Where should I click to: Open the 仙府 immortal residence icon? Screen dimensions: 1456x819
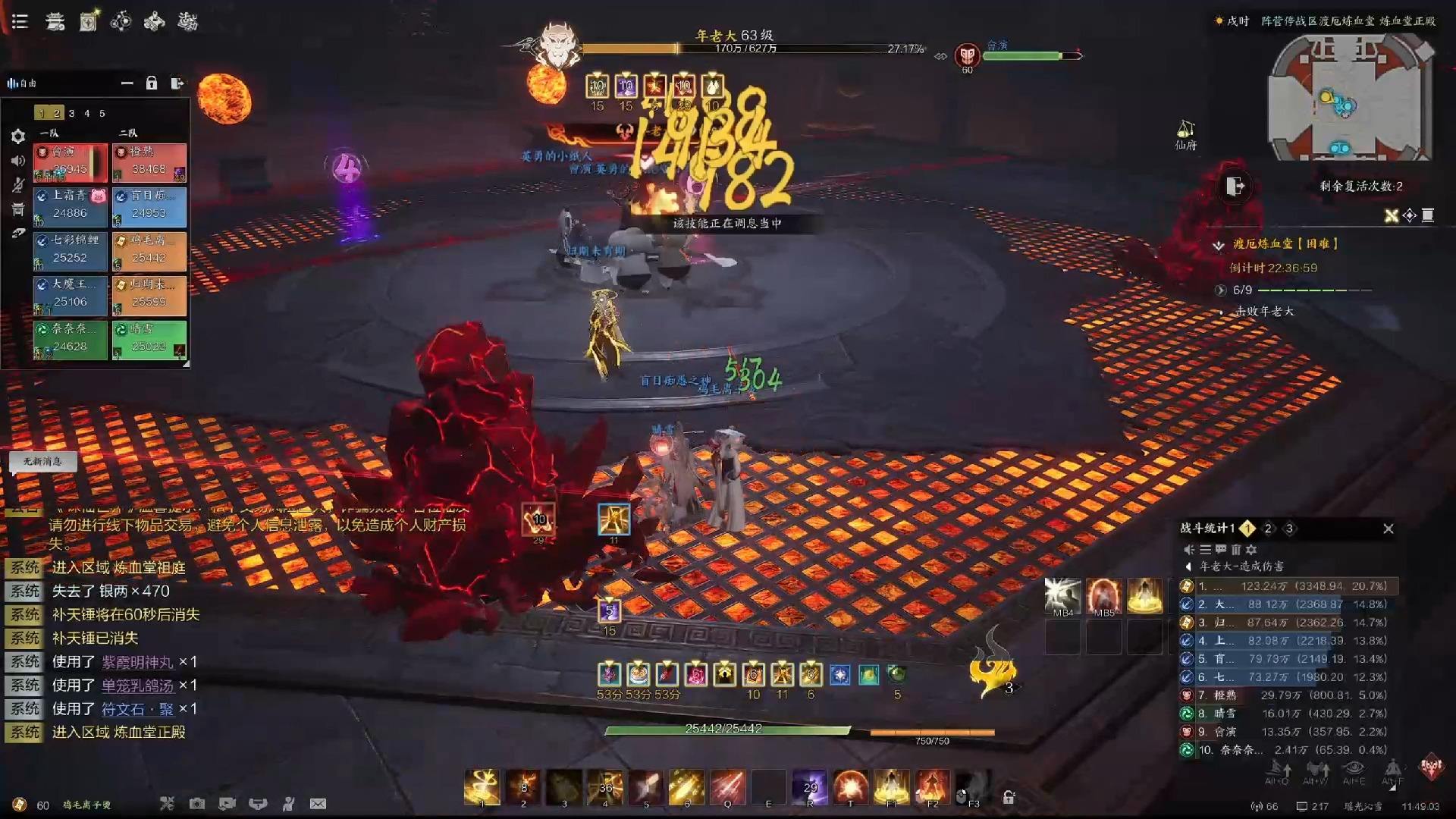[1185, 134]
